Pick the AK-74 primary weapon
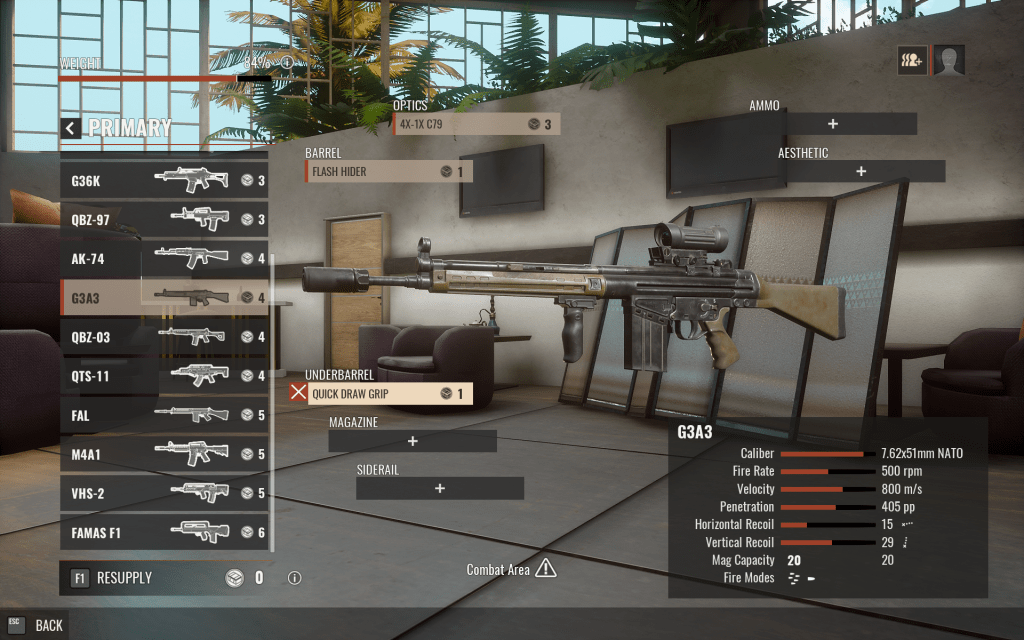This screenshot has height=640, width=1024. tap(164, 259)
